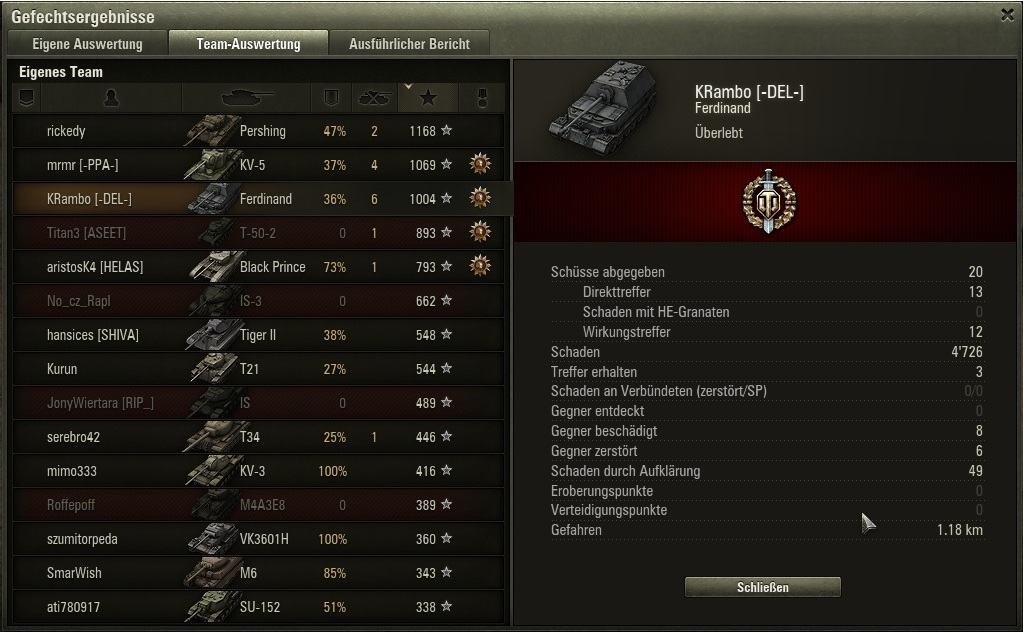
Task: Click the Schließen button
Action: [x=762, y=587]
